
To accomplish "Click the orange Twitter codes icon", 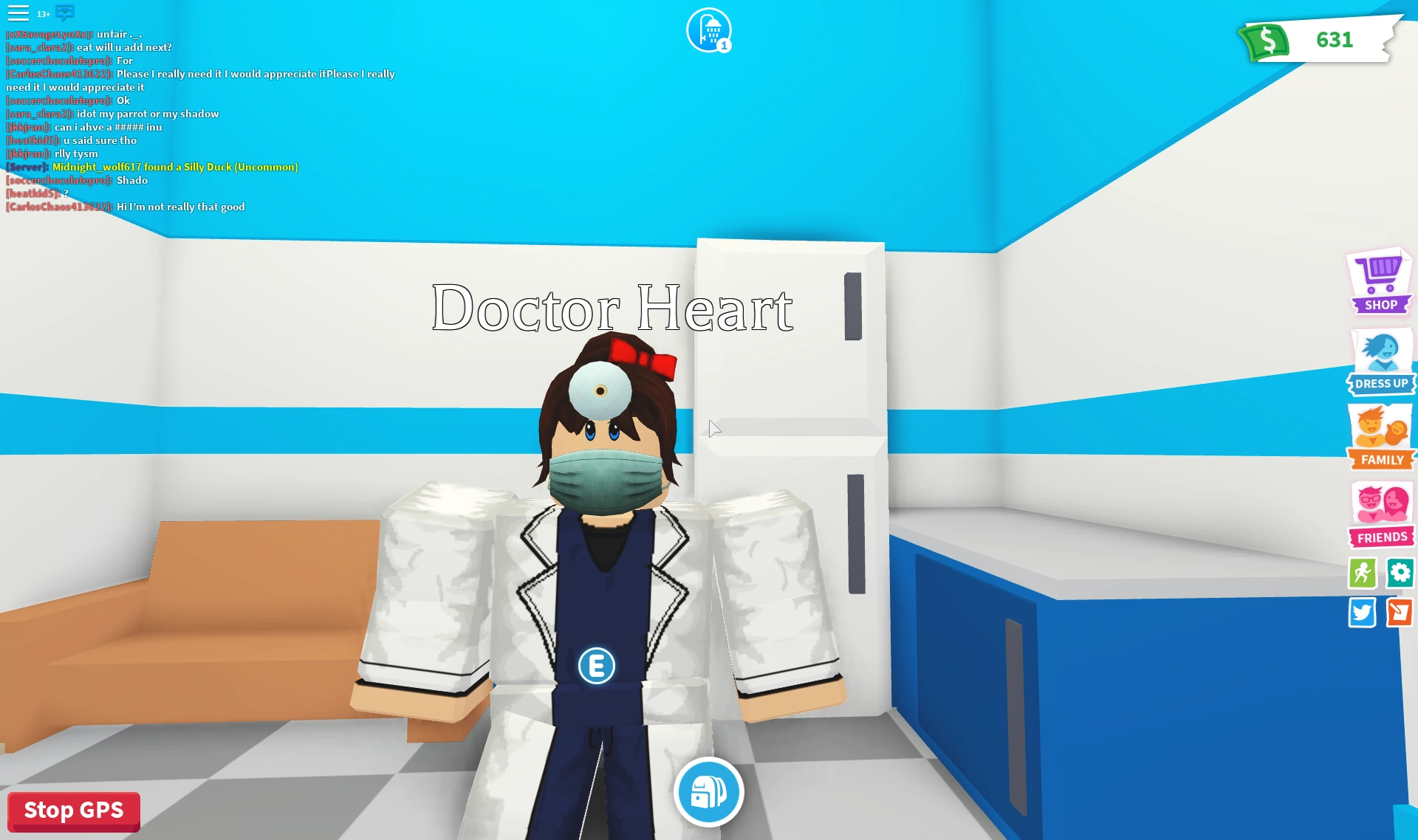I will (x=1400, y=613).
